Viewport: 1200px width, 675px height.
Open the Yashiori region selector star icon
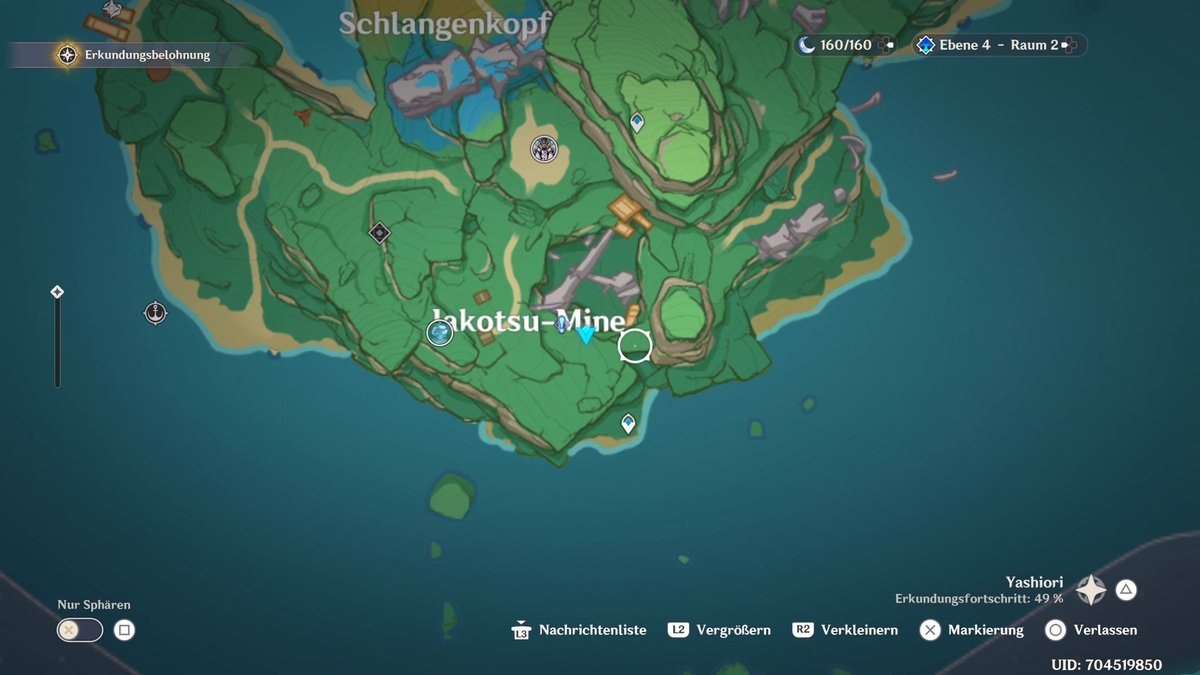click(x=1090, y=590)
